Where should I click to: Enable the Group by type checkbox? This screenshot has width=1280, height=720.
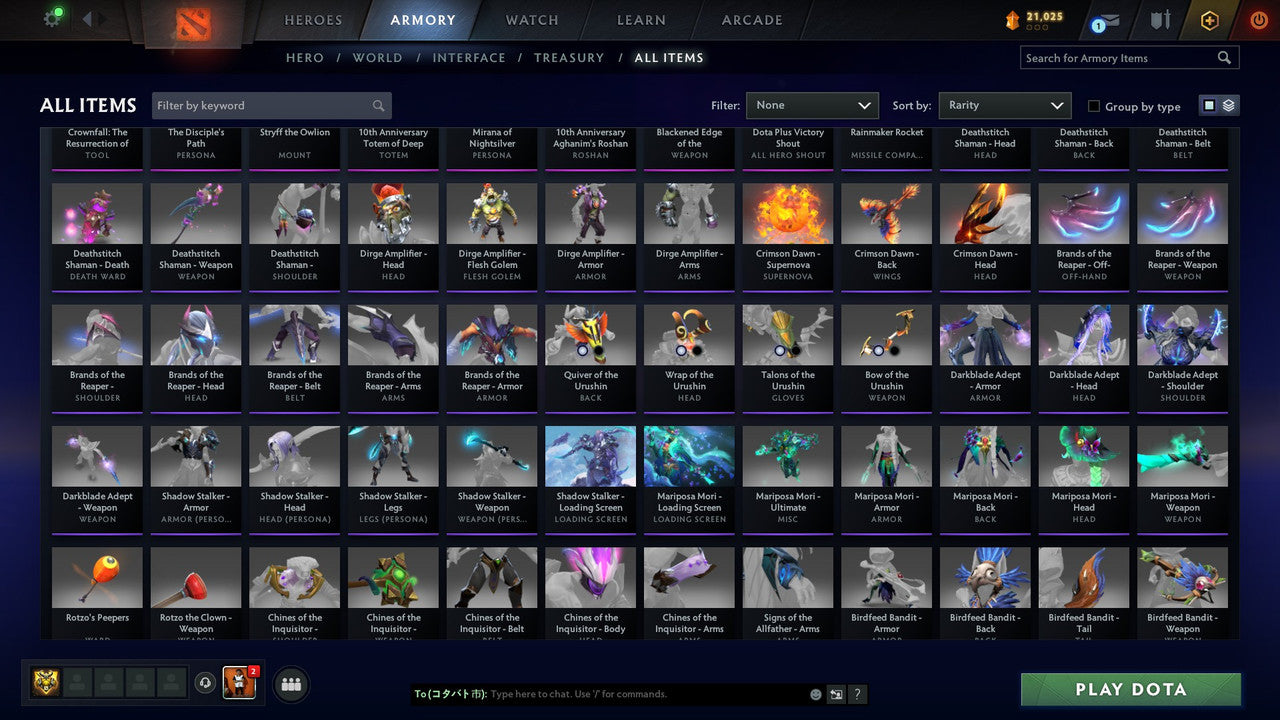click(x=1094, y=106)
